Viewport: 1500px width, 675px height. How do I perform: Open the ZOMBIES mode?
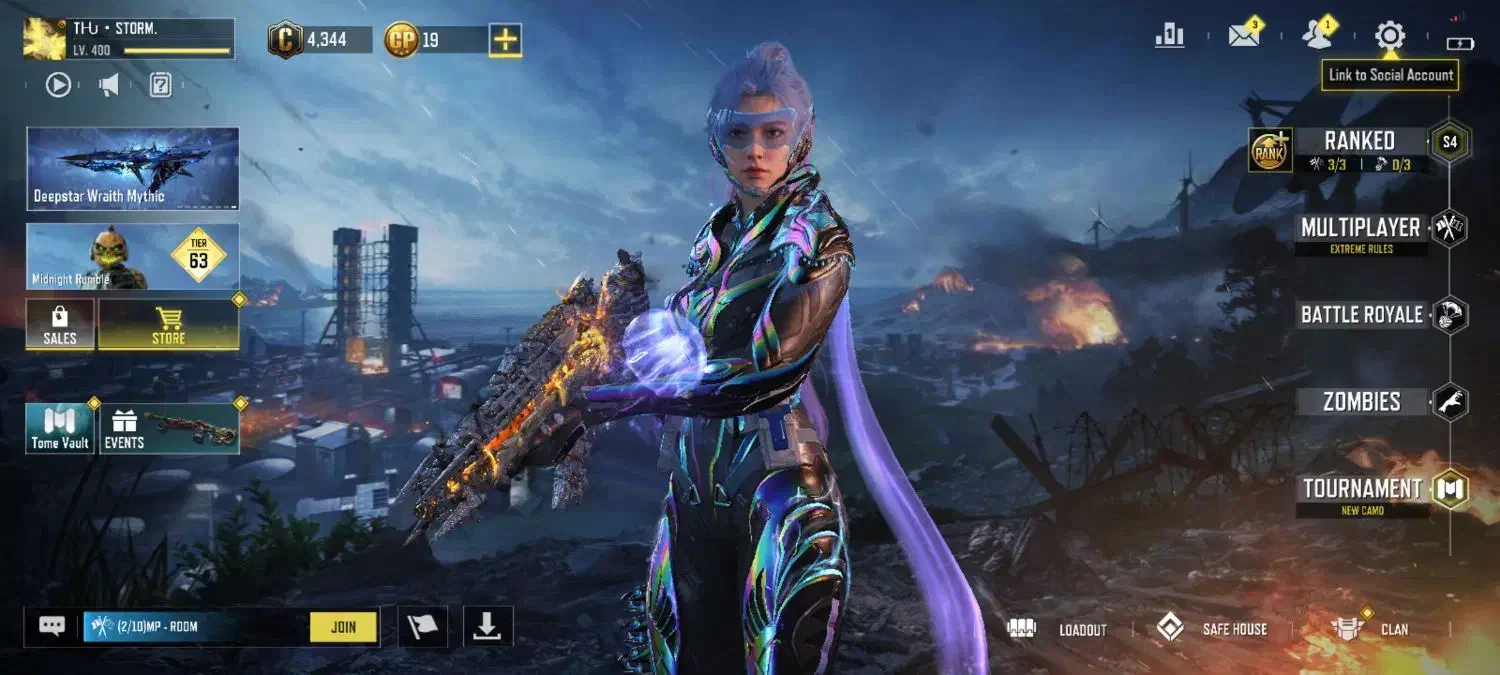coord(1361,402)
